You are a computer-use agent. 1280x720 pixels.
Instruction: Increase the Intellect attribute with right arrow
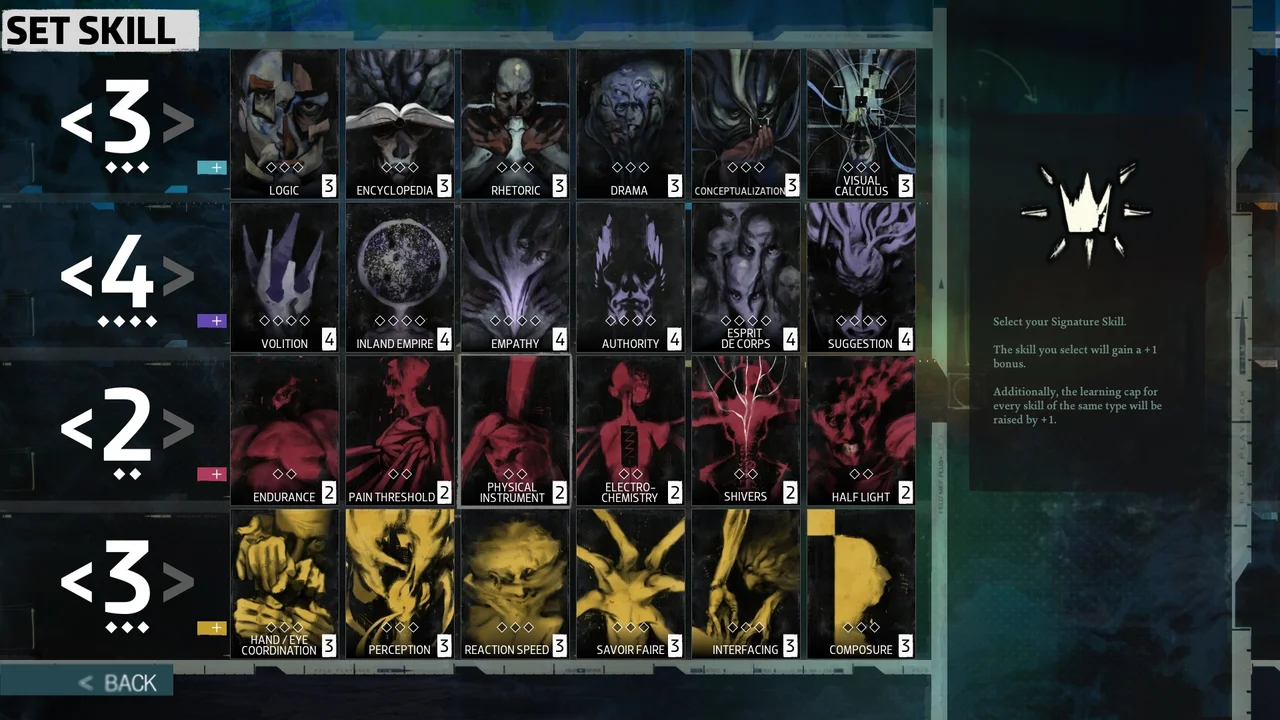pyautogui.click(x=176, y=122)
